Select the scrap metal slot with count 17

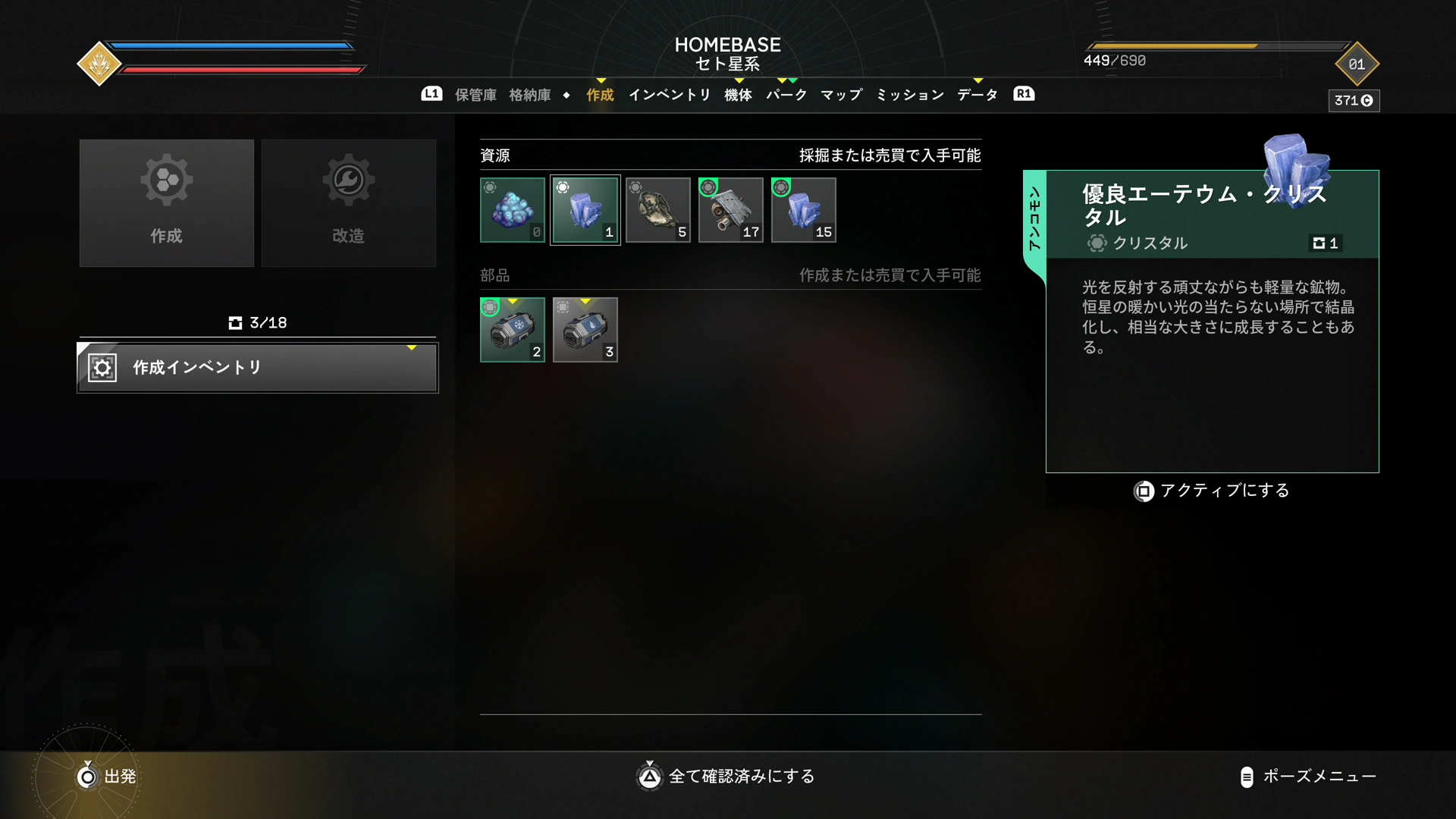[731, 210]
